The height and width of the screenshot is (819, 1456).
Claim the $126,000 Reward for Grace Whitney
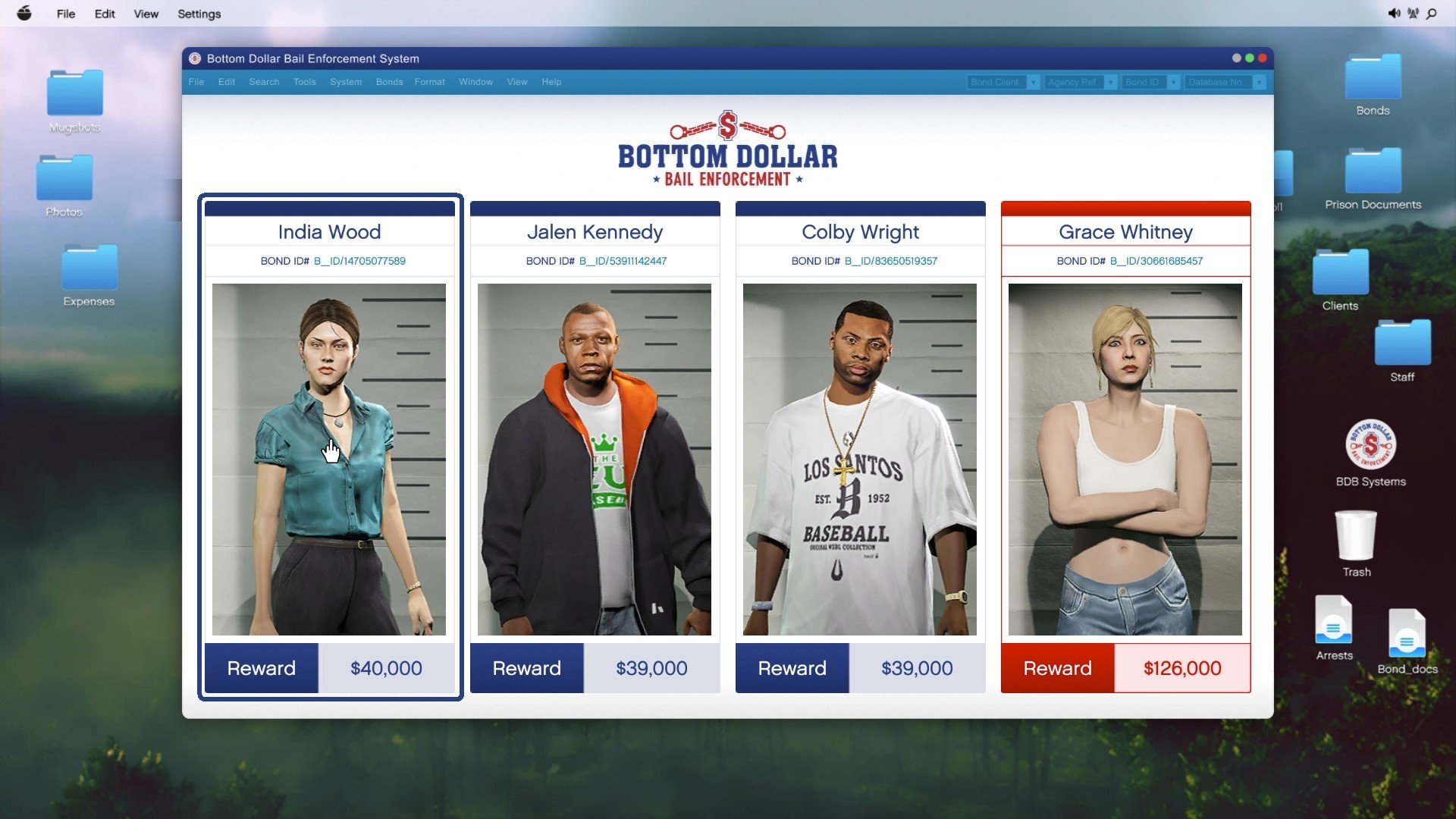click(1056, 668)
